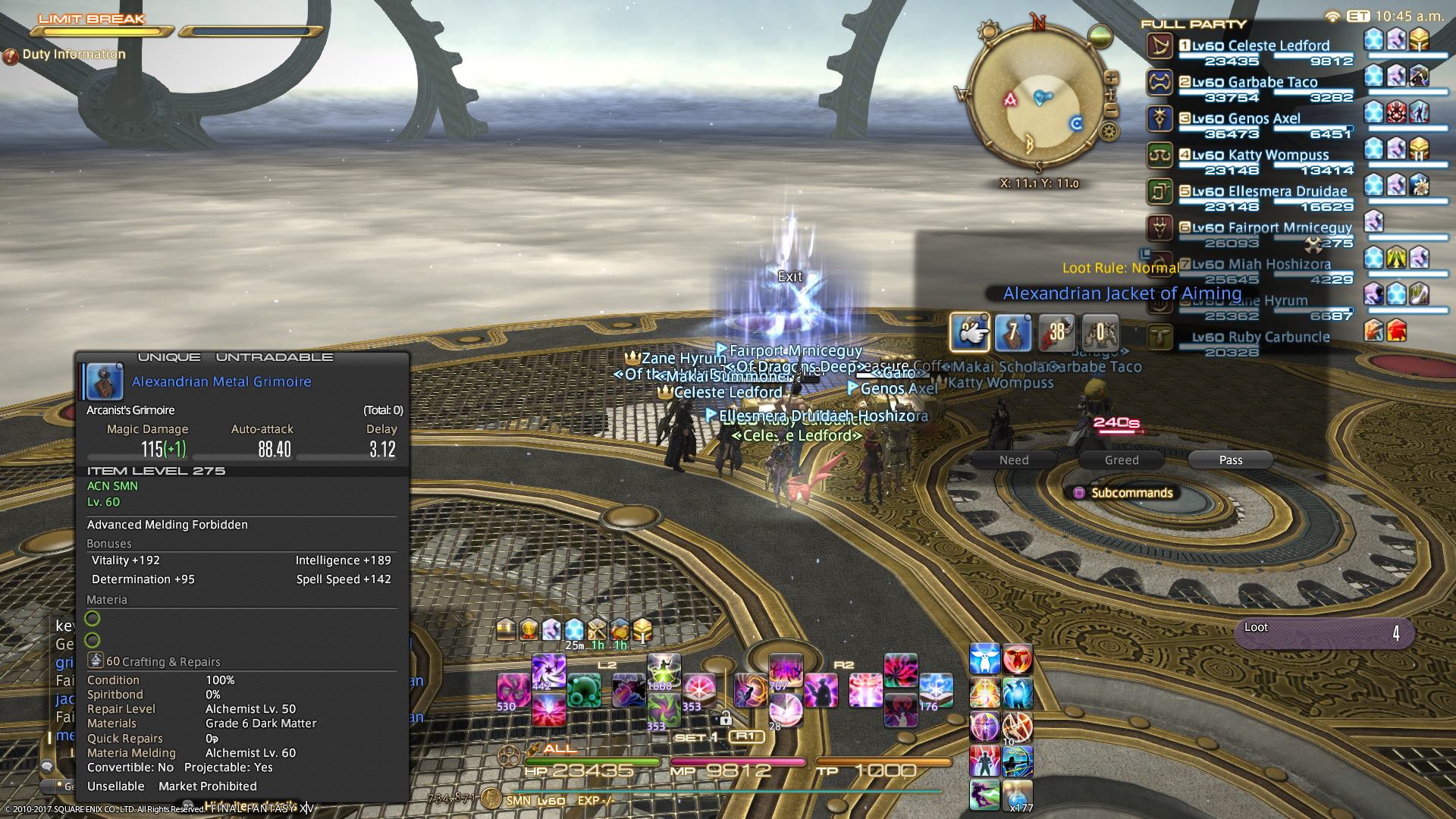Activate the green bubbles ability on hotbar
Image resolution: width=1456 pixels, height=819 pixels.
(x=584, y=690)
